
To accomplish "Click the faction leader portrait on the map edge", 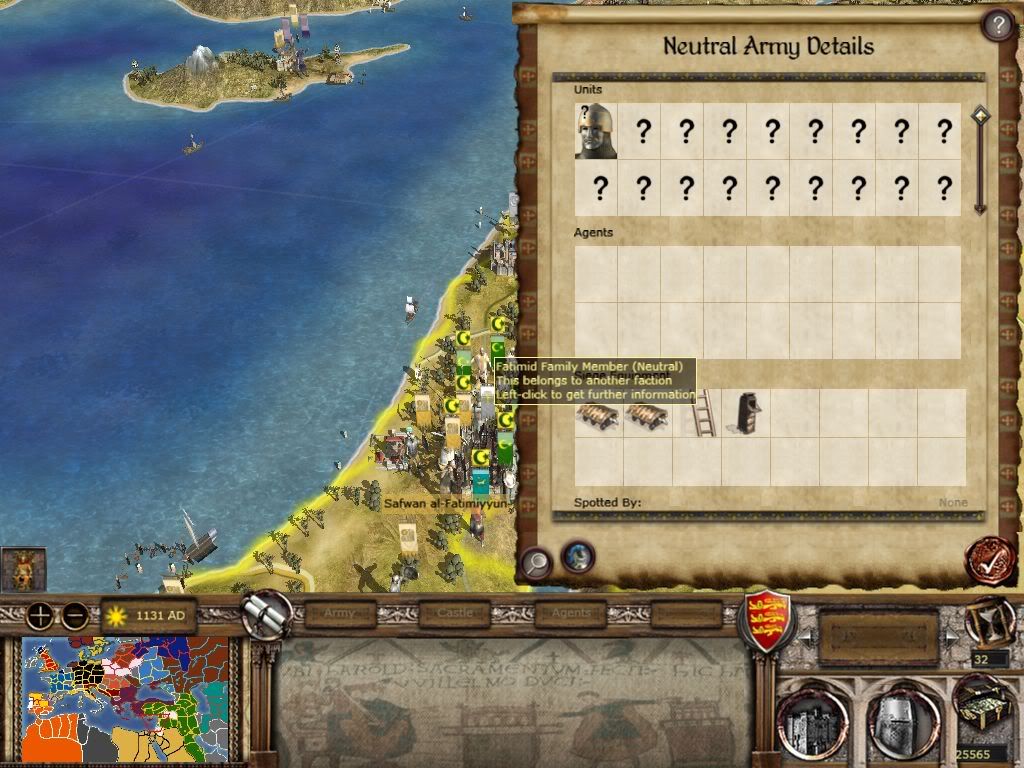I will click(23, 569).
